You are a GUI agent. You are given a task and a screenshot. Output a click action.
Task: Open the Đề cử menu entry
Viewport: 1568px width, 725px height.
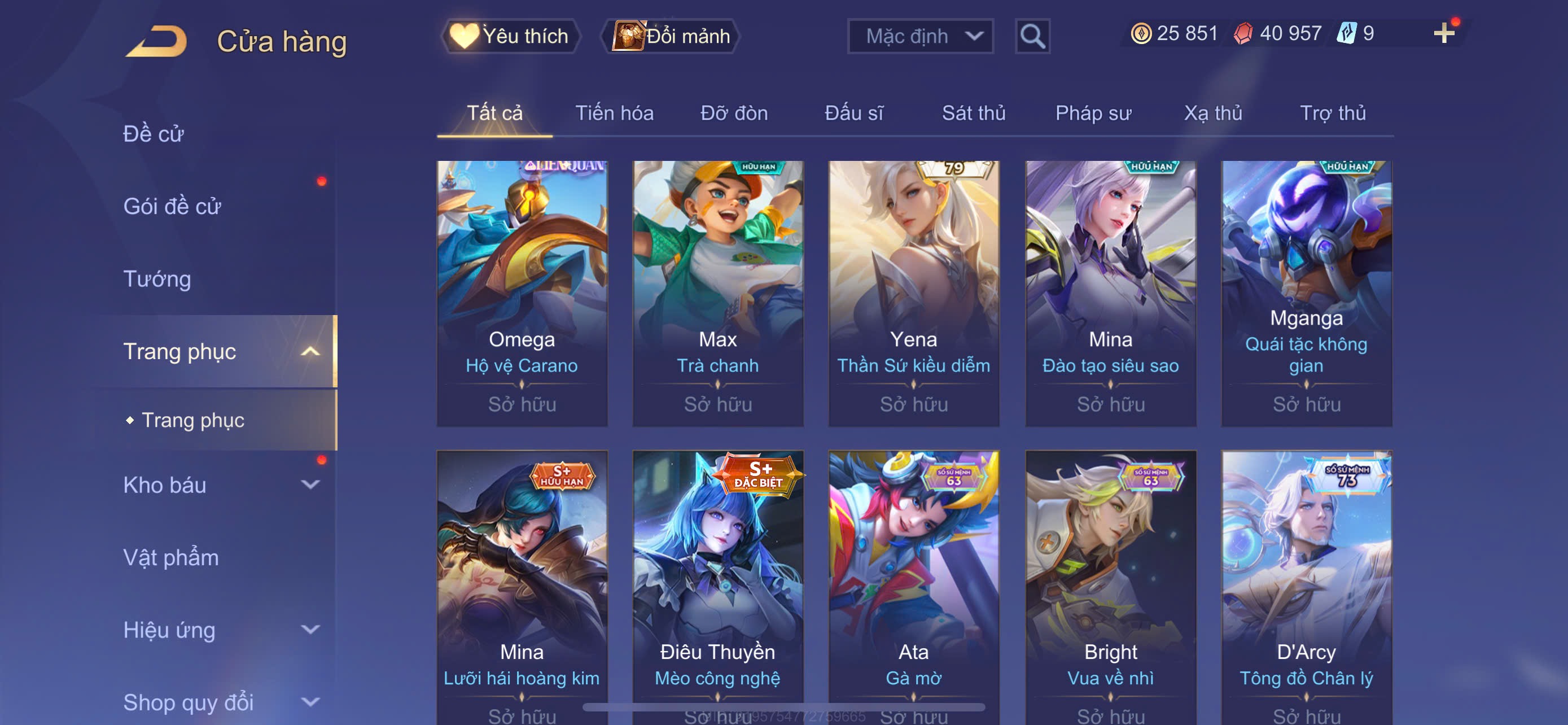(x=154, y=134)
